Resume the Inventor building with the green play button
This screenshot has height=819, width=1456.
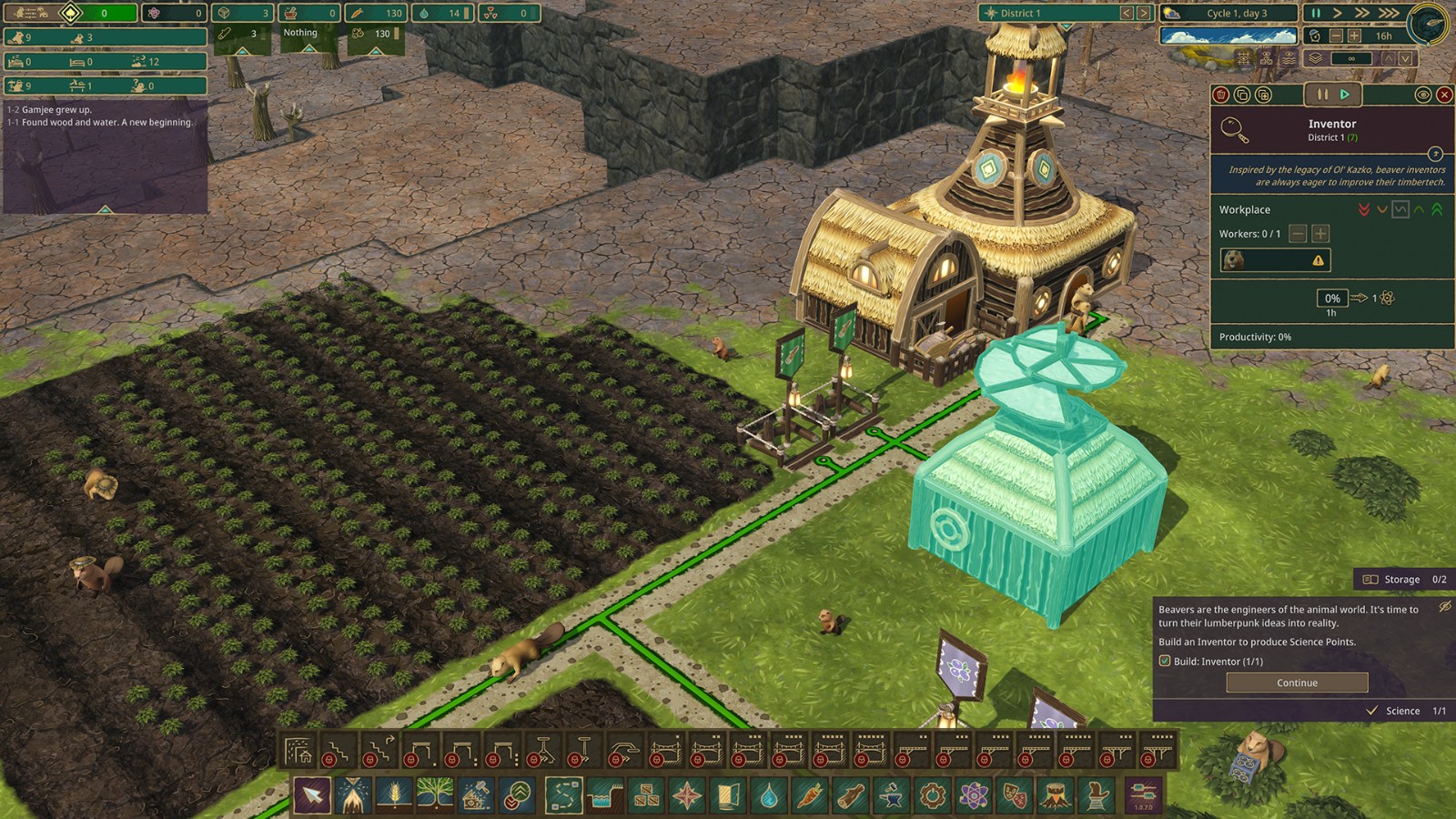pyautogui.click(x=1344, y=95)
